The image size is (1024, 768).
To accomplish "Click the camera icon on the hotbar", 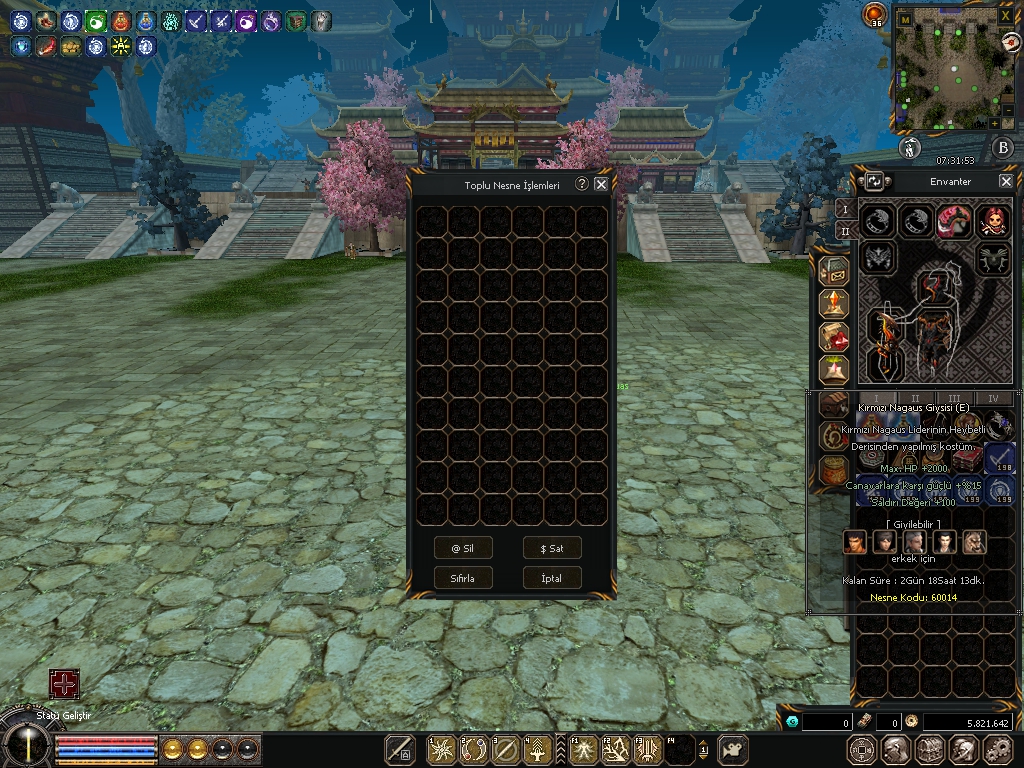I will [735, 748].
